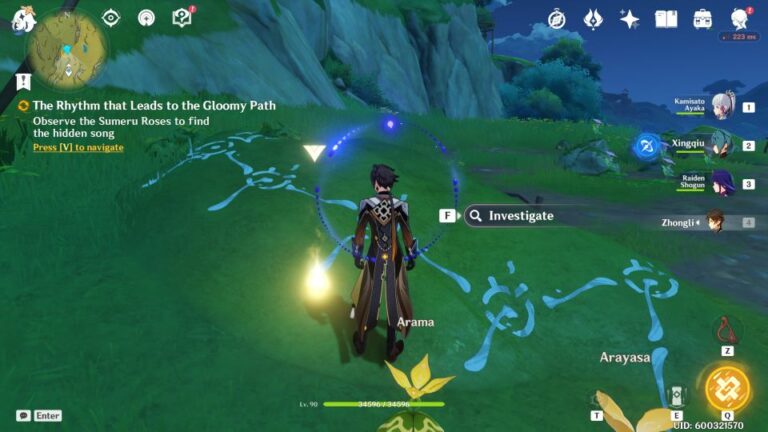
Task: Switch to Xingqiu
Action: 722,145
